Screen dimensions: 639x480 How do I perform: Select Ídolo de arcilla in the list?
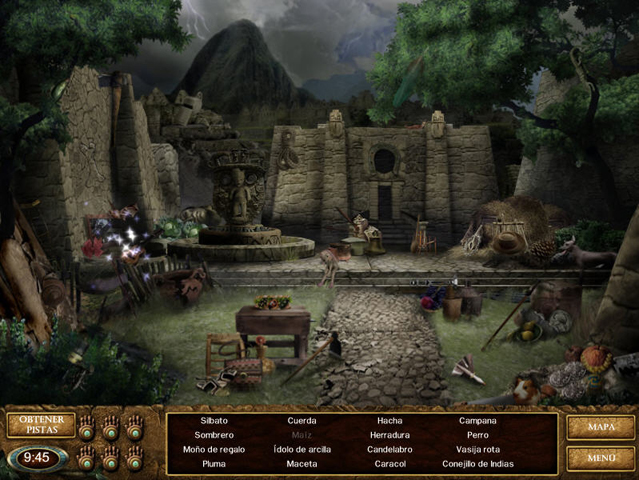(x=301, y=450)
